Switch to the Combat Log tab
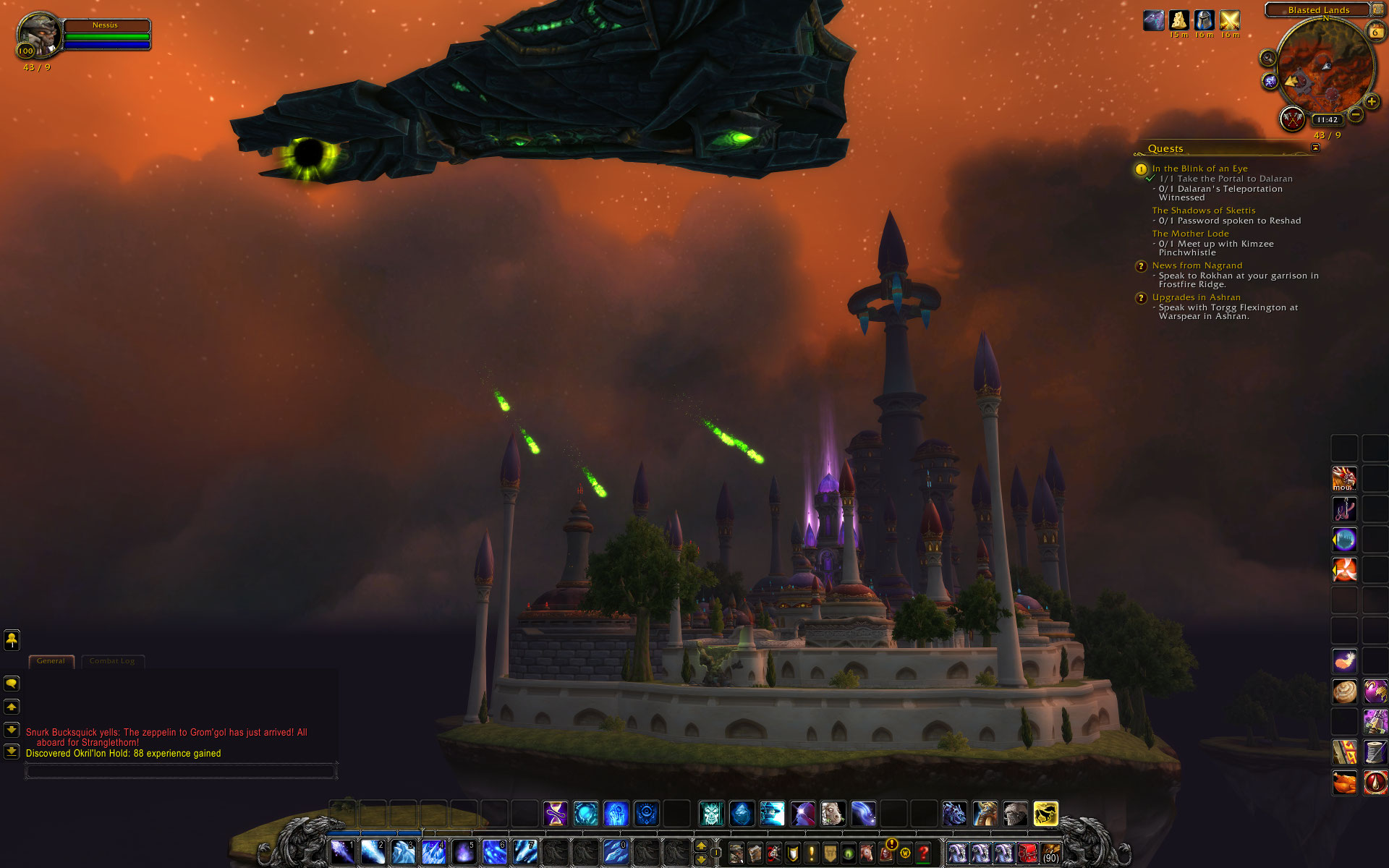Viewport: 1389px width, 868px height. 112,661
